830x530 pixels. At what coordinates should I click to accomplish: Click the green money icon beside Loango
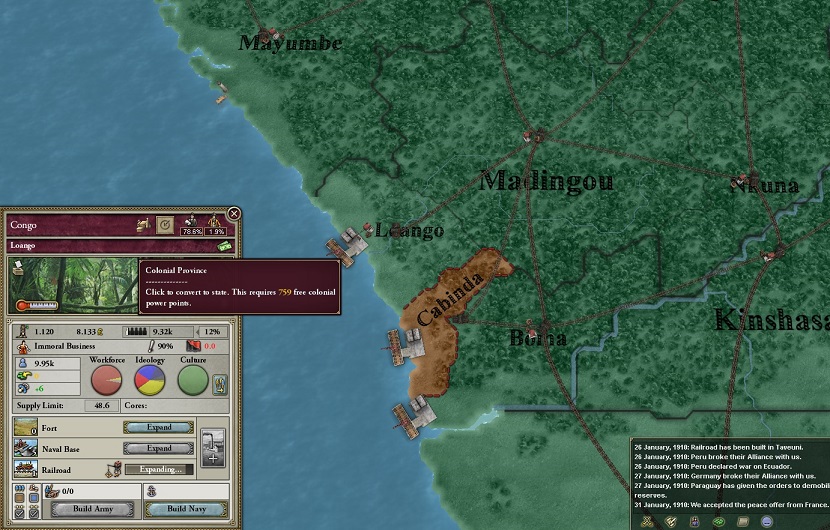coord(226,246)
